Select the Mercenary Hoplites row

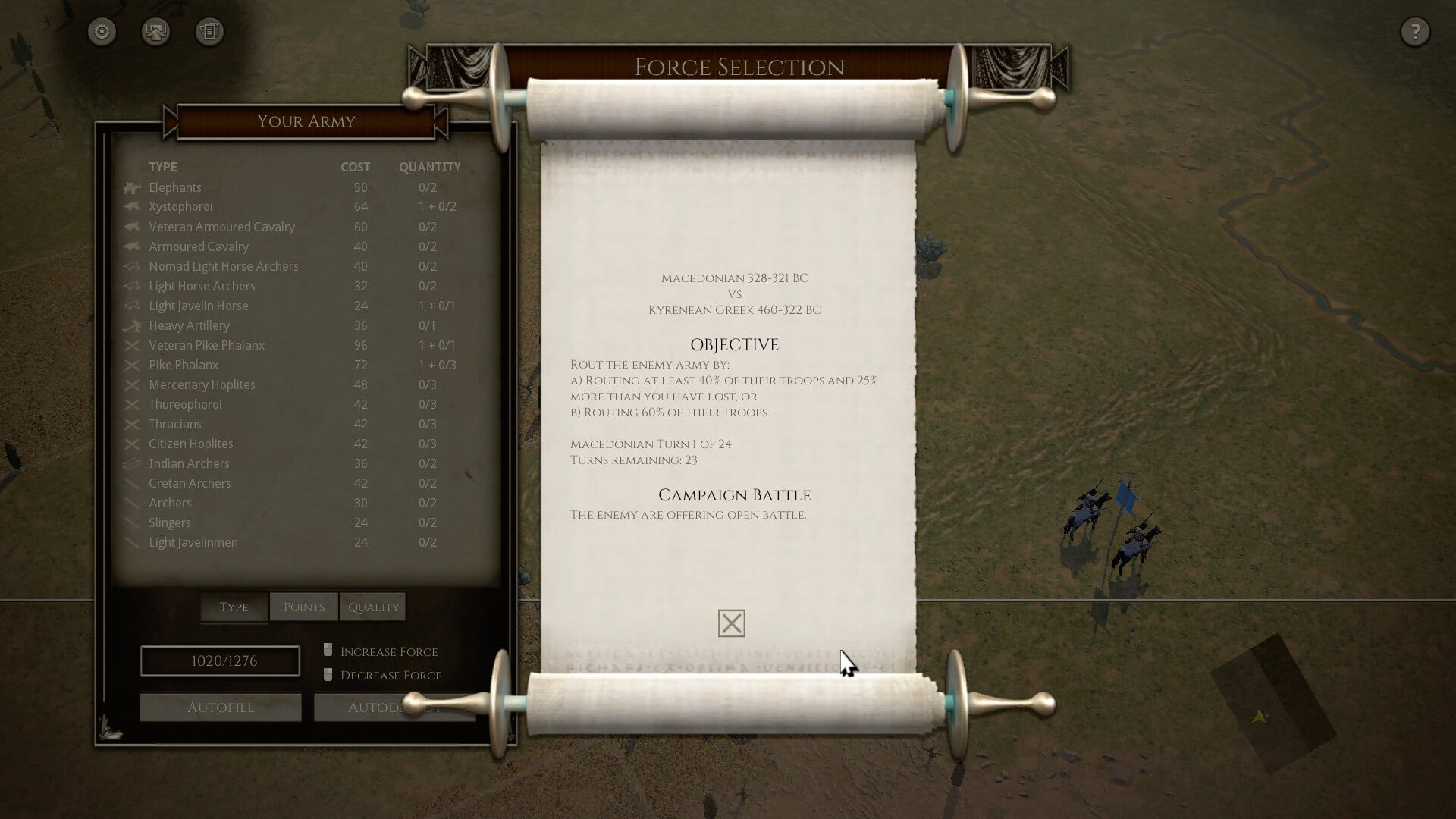click(x=202, y=384)
